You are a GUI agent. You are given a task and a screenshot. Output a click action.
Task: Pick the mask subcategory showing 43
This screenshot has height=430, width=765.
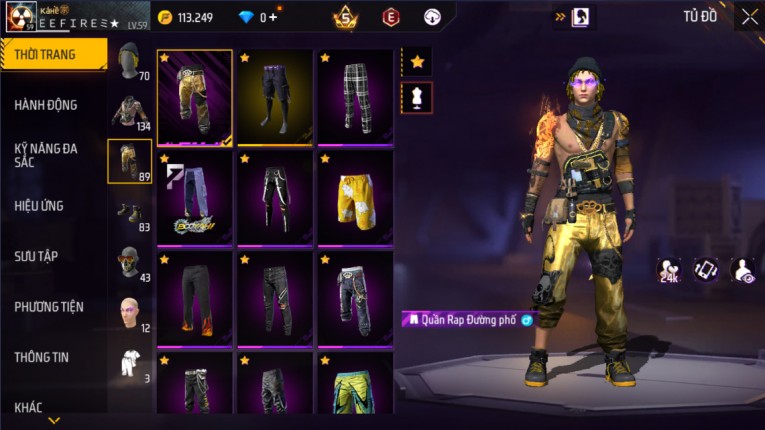coord(130,263)
